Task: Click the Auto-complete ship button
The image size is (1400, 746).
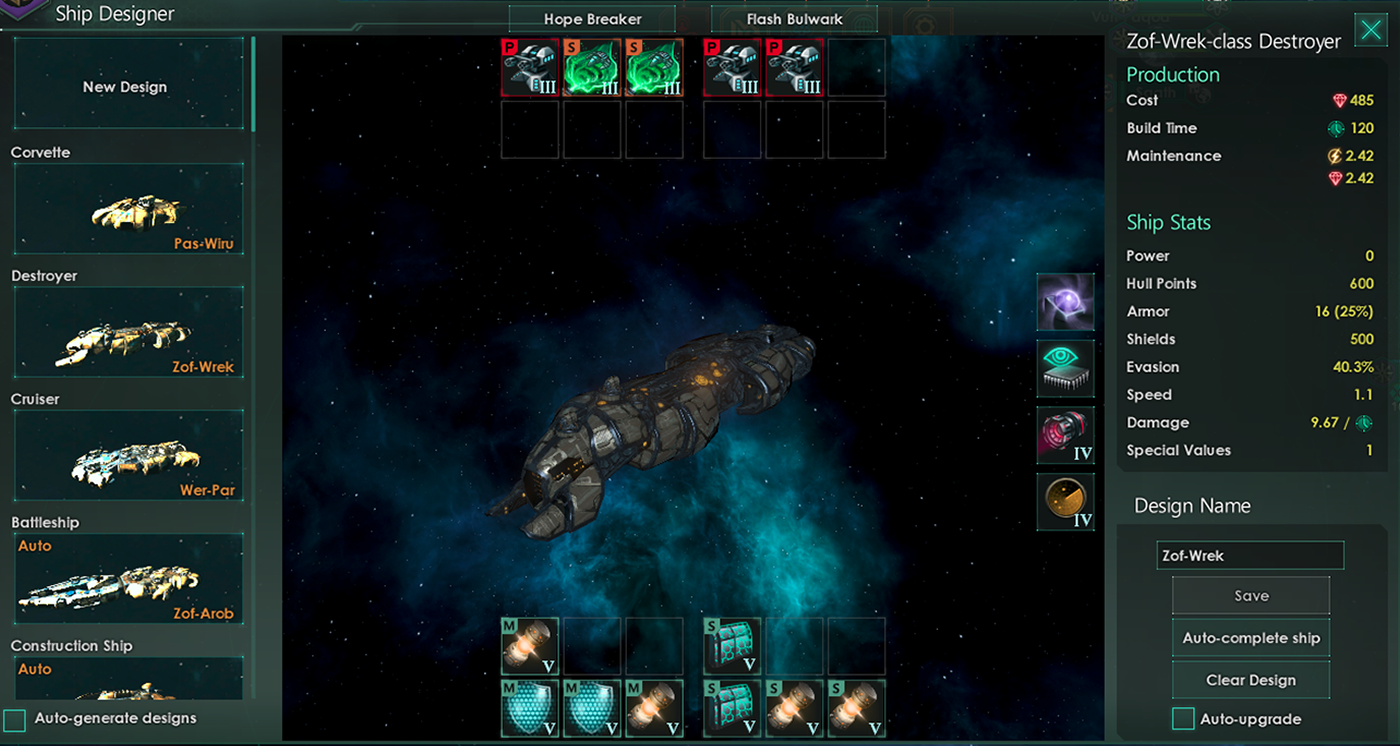Action: 1251,638
